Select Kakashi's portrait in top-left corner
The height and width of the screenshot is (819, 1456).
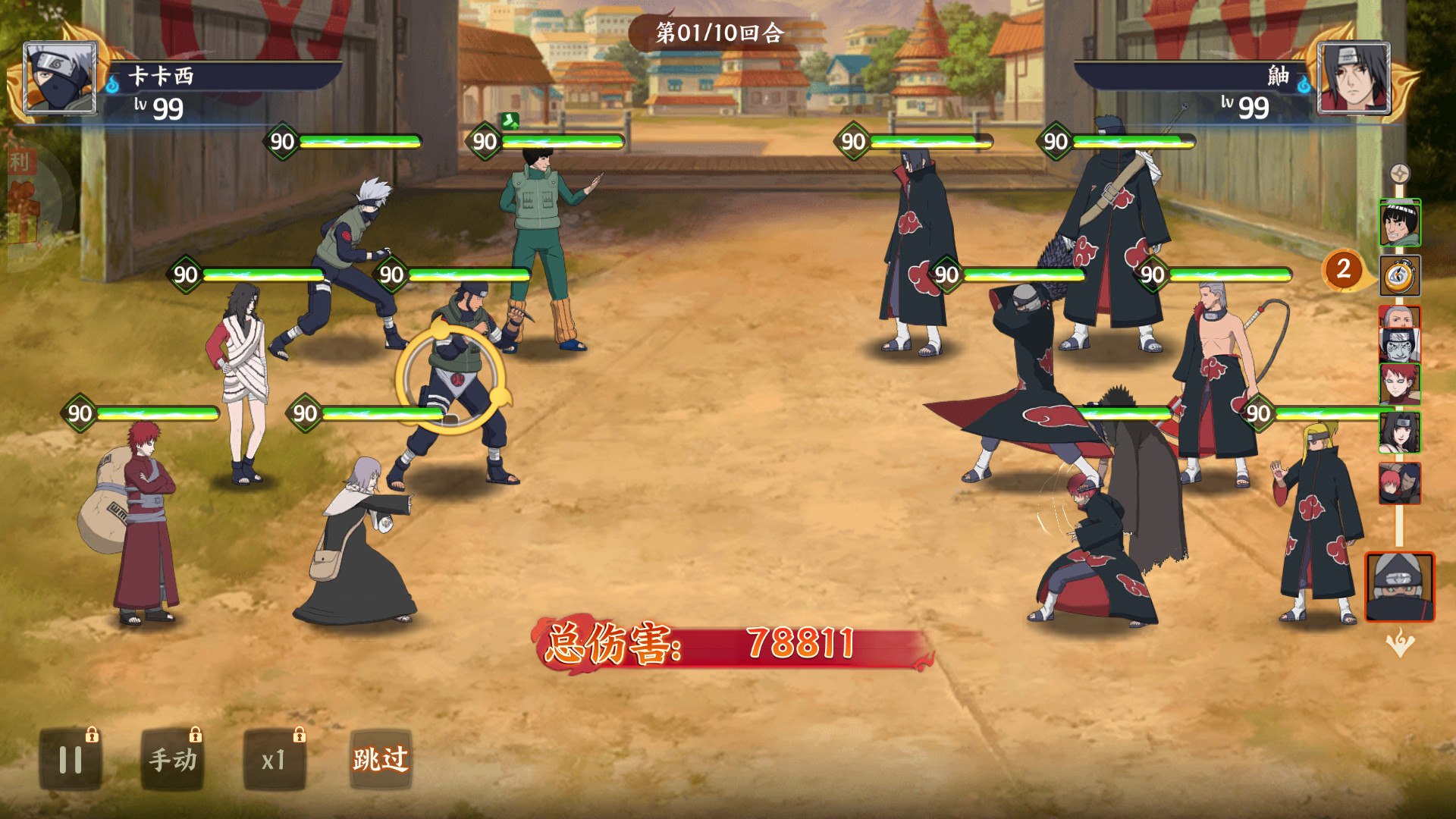click(61, 76)
